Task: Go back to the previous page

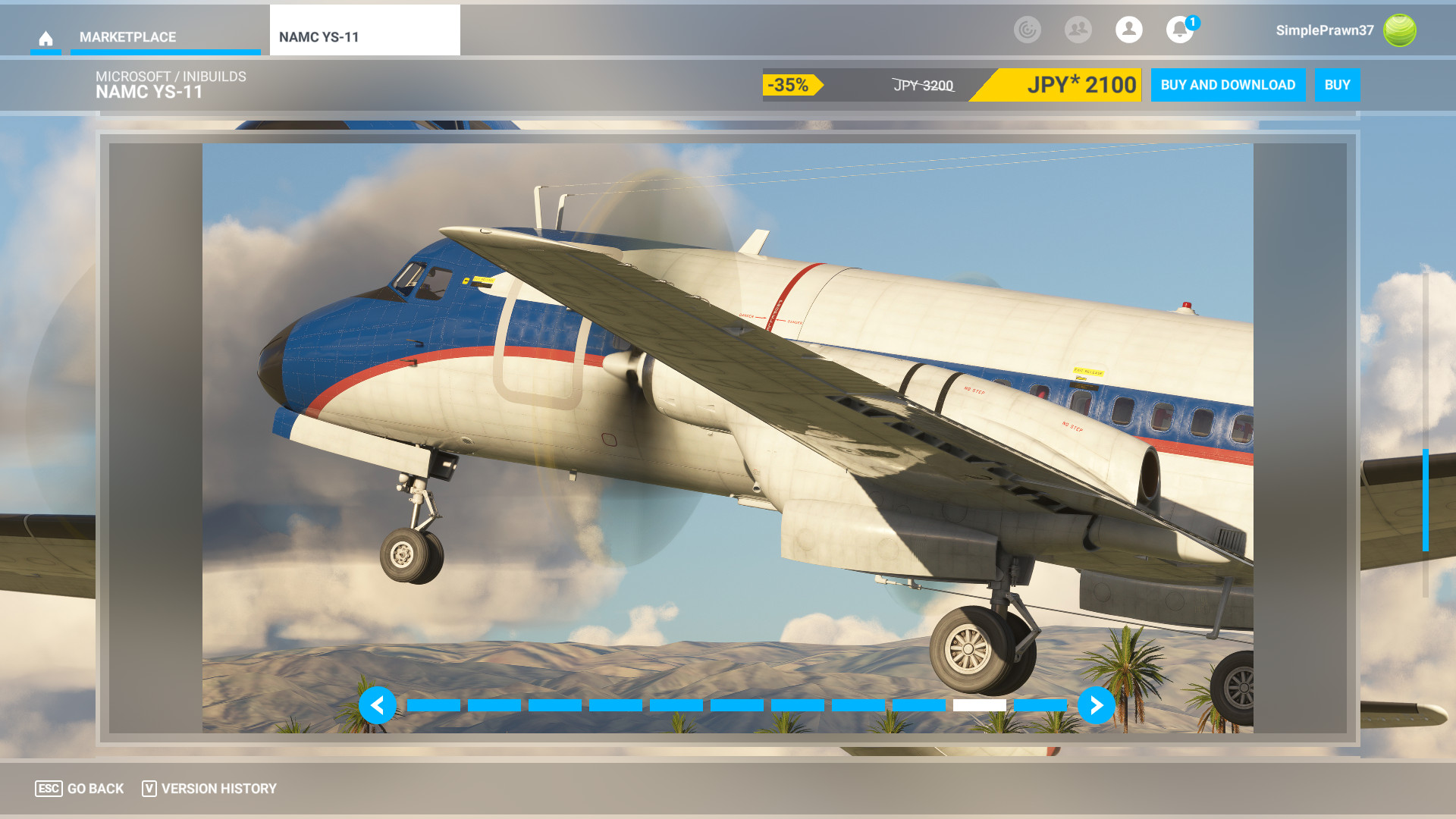Action: (x=80, y=789)
